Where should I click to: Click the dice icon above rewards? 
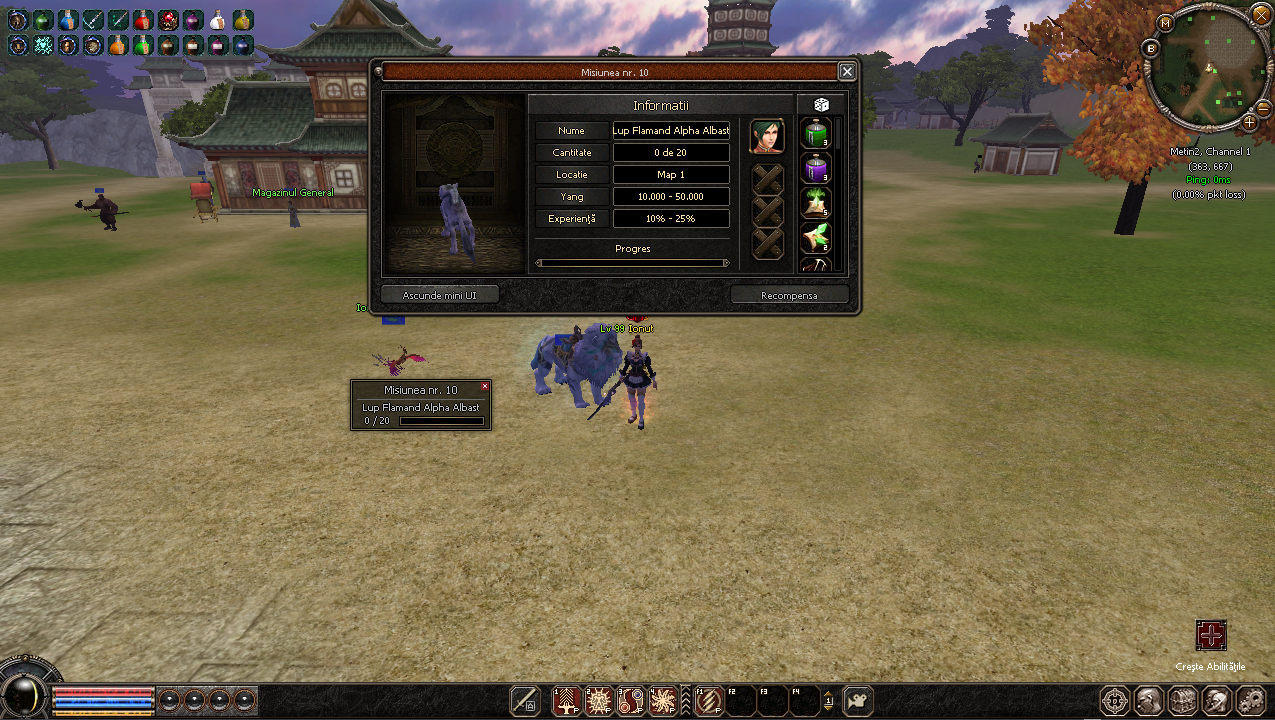click(821, 105)
